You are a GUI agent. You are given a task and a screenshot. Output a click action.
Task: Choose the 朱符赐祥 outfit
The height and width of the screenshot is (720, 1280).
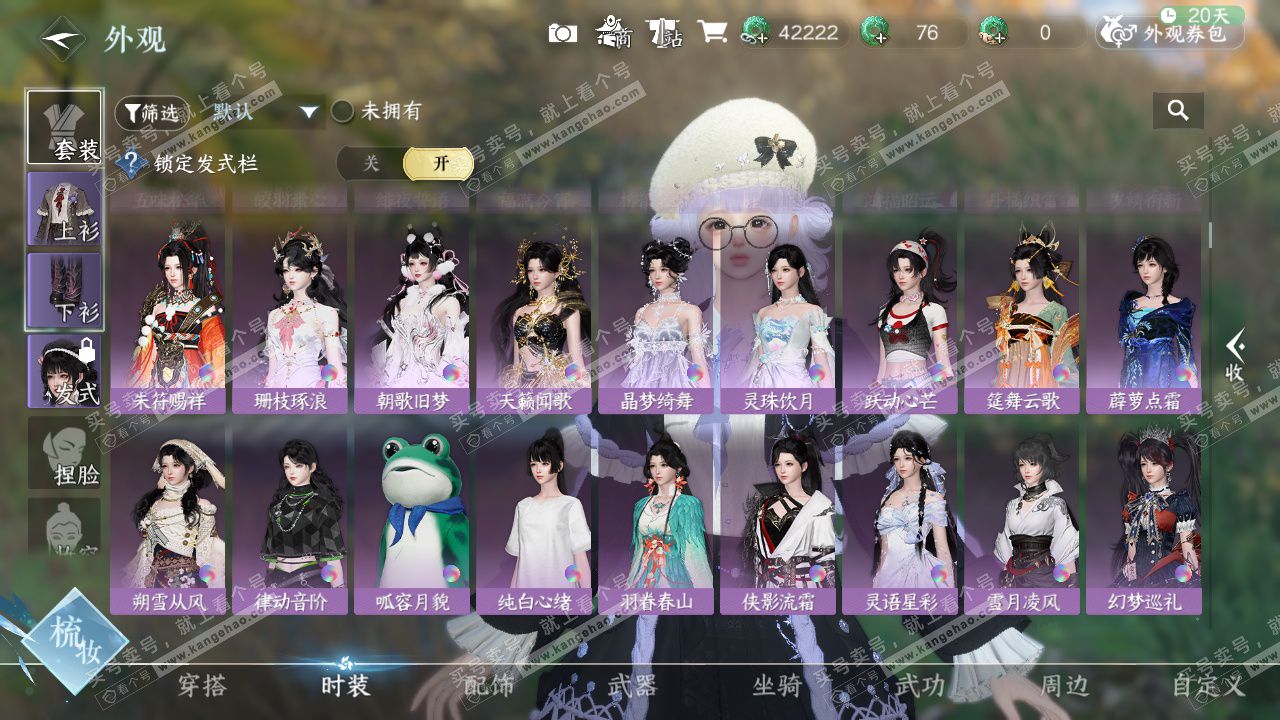[x=168, y=318]
